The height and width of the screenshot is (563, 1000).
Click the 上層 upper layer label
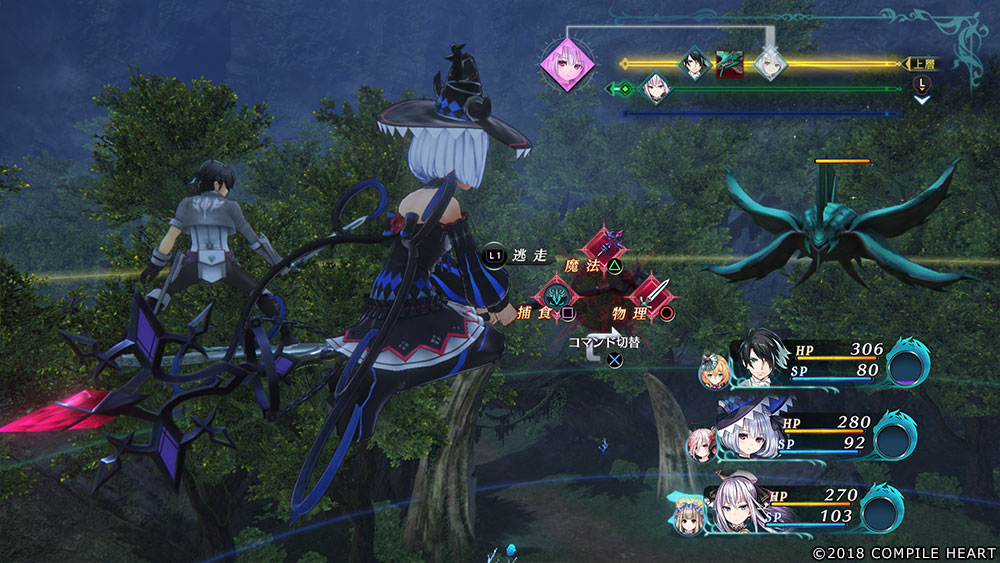[x=923, y=64]
